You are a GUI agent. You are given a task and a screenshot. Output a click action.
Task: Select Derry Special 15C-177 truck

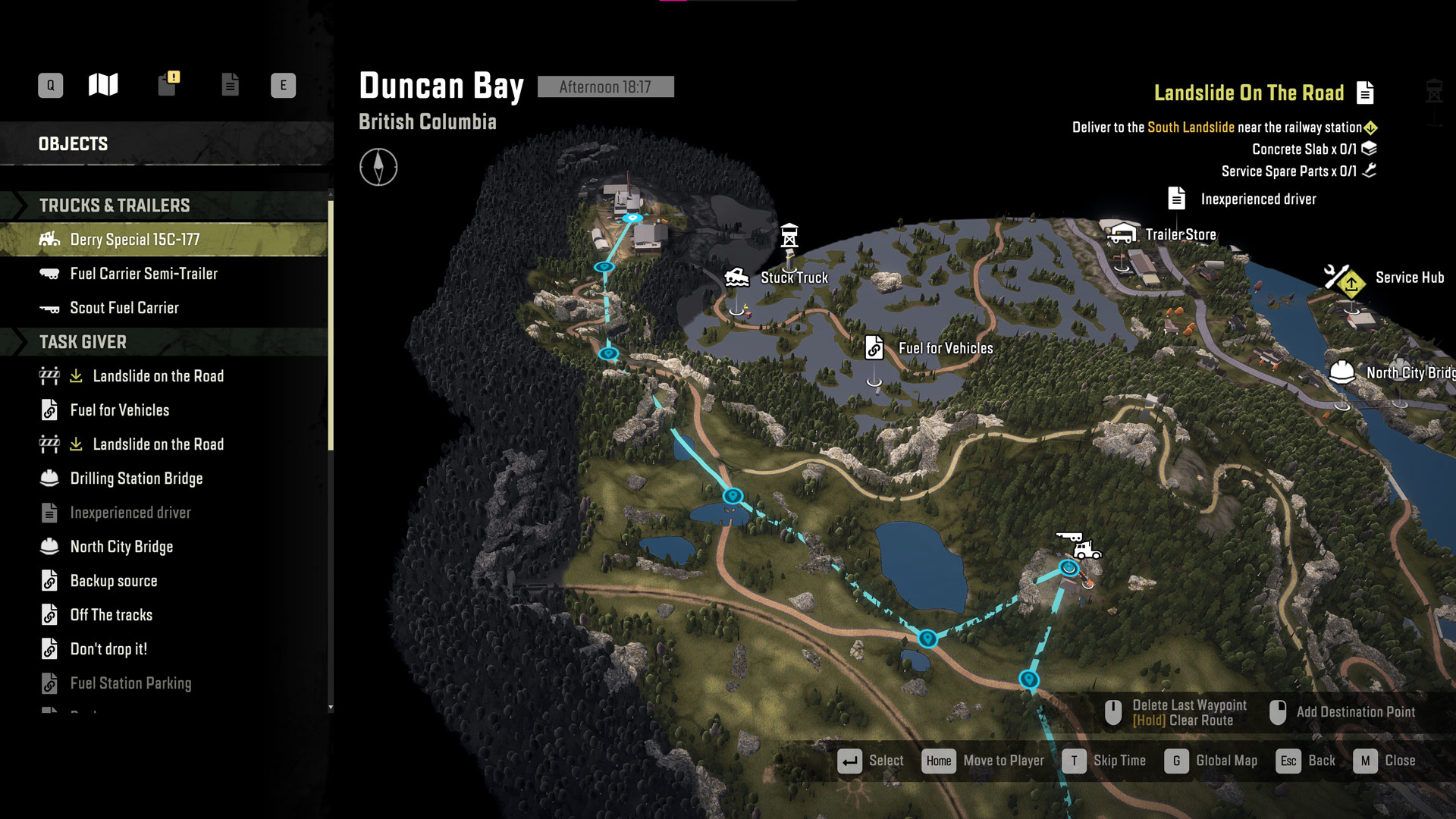tap(135, 240)
